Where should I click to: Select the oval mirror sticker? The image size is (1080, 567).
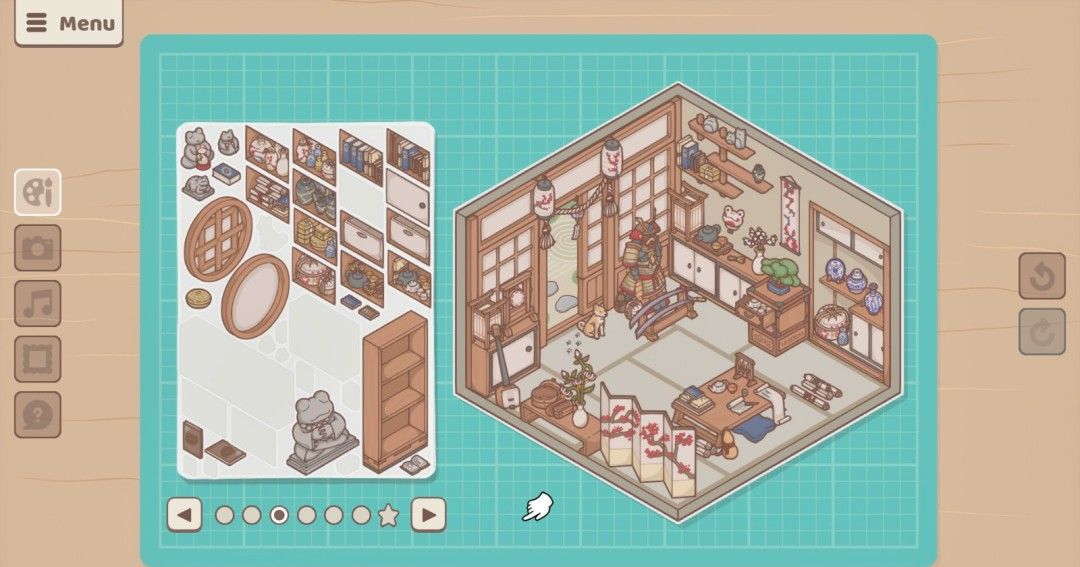pos(256,295)
